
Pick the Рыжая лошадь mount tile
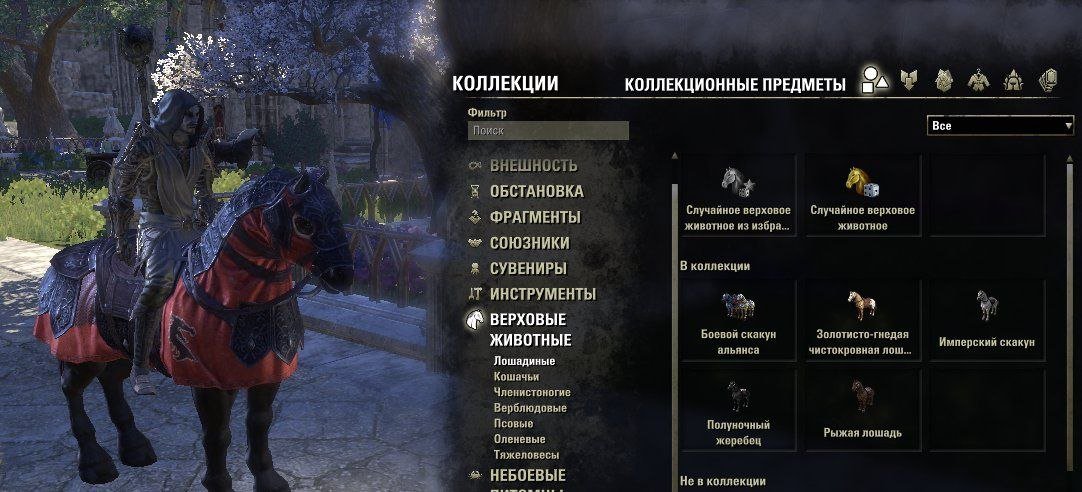(862, 408)
